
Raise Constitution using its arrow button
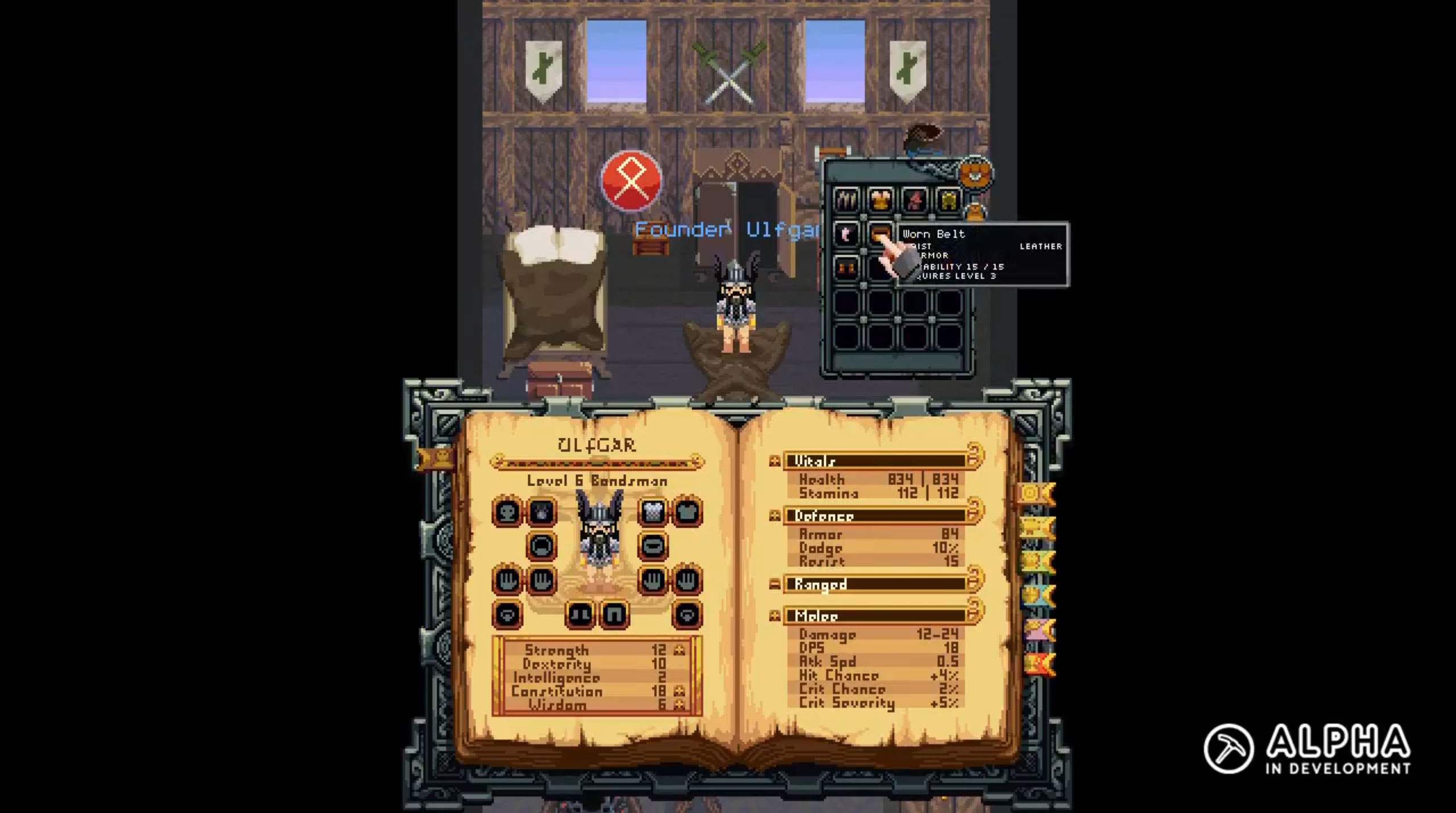point(679,691)
